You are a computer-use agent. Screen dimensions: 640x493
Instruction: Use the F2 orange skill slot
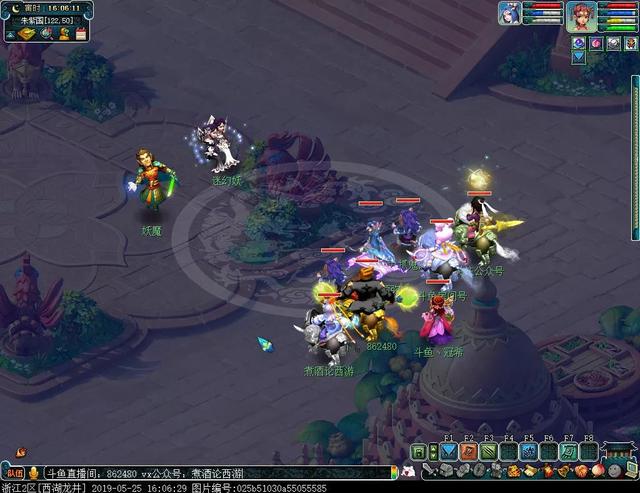pos(468,451)
